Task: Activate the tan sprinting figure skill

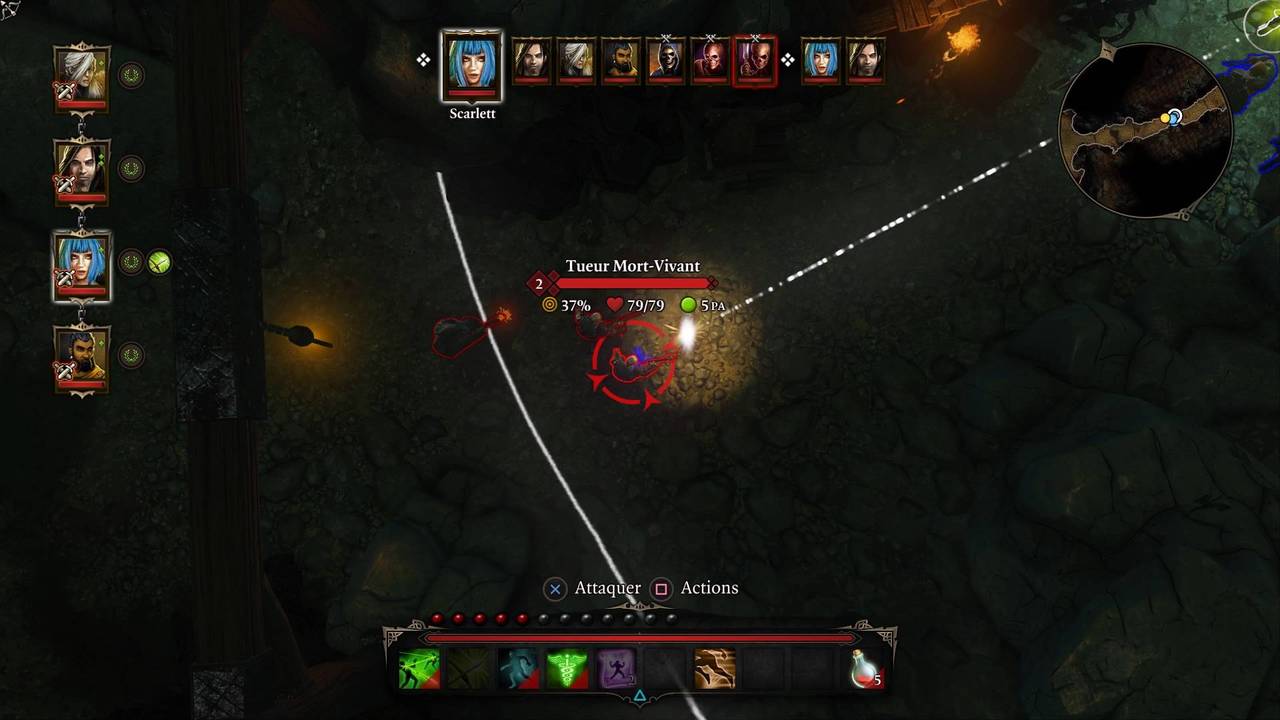Action: coord(715,669)
